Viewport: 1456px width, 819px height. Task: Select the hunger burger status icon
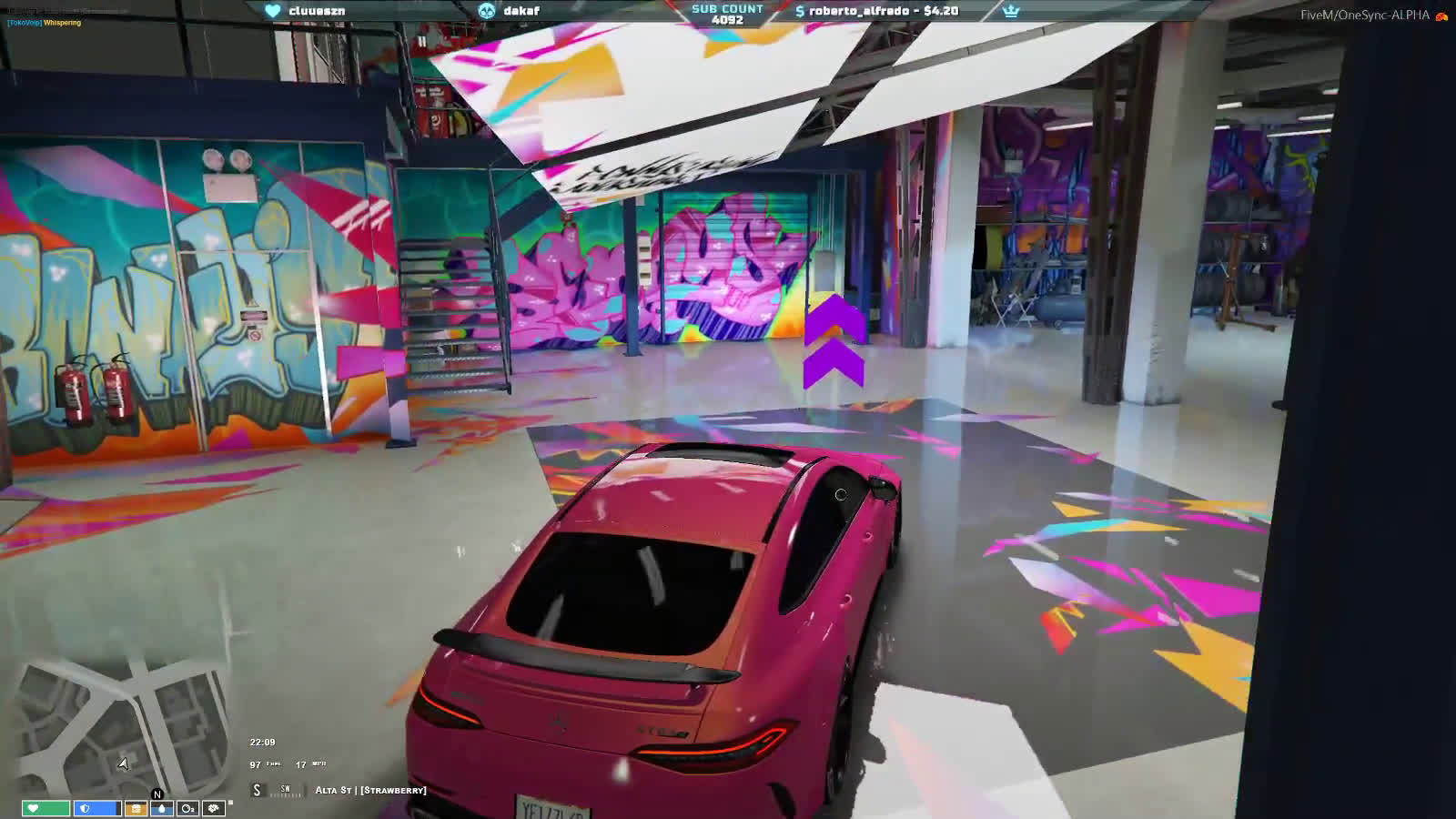click(x=136, y=808)
